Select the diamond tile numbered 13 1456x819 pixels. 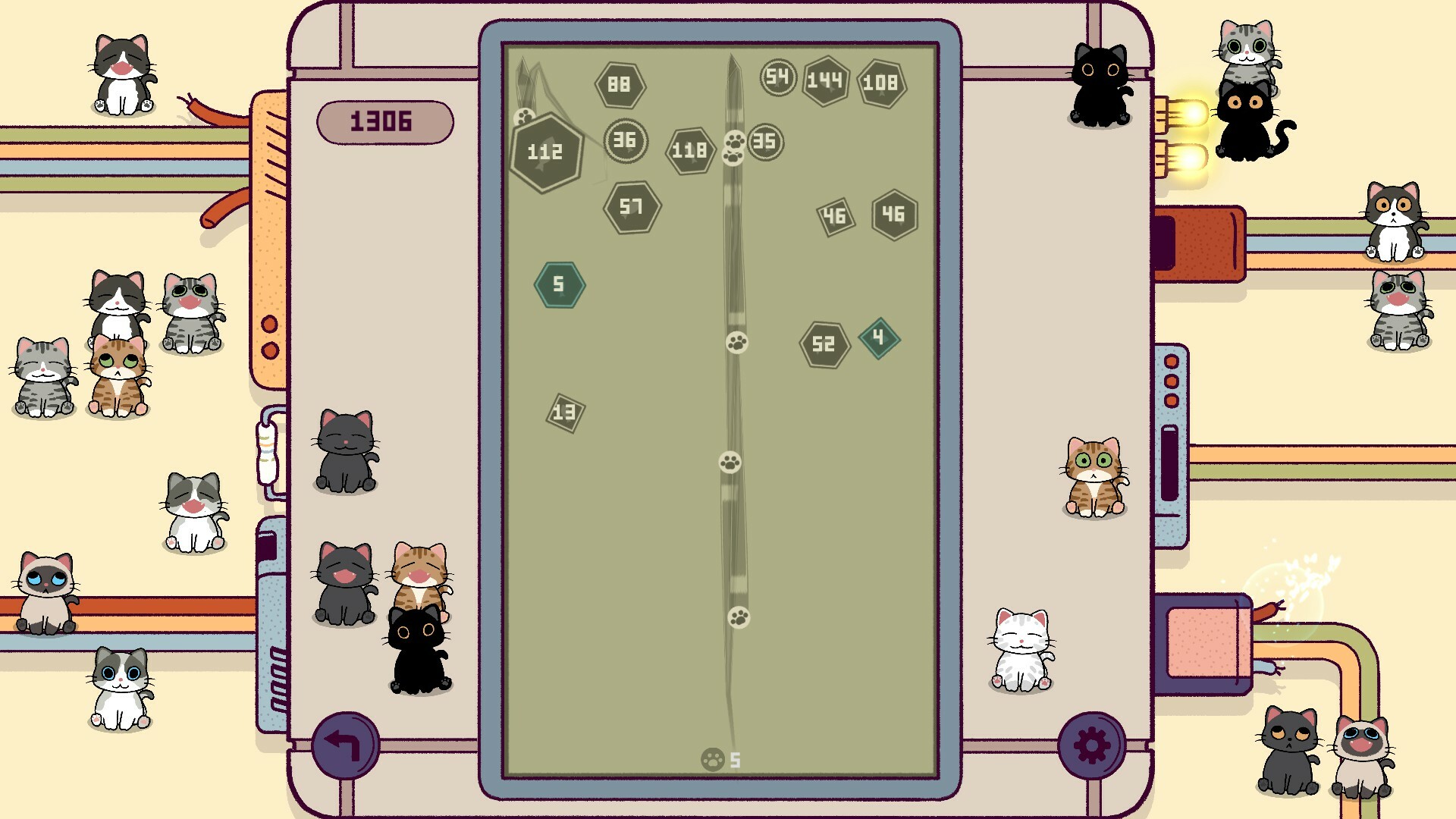coord(564,411)
